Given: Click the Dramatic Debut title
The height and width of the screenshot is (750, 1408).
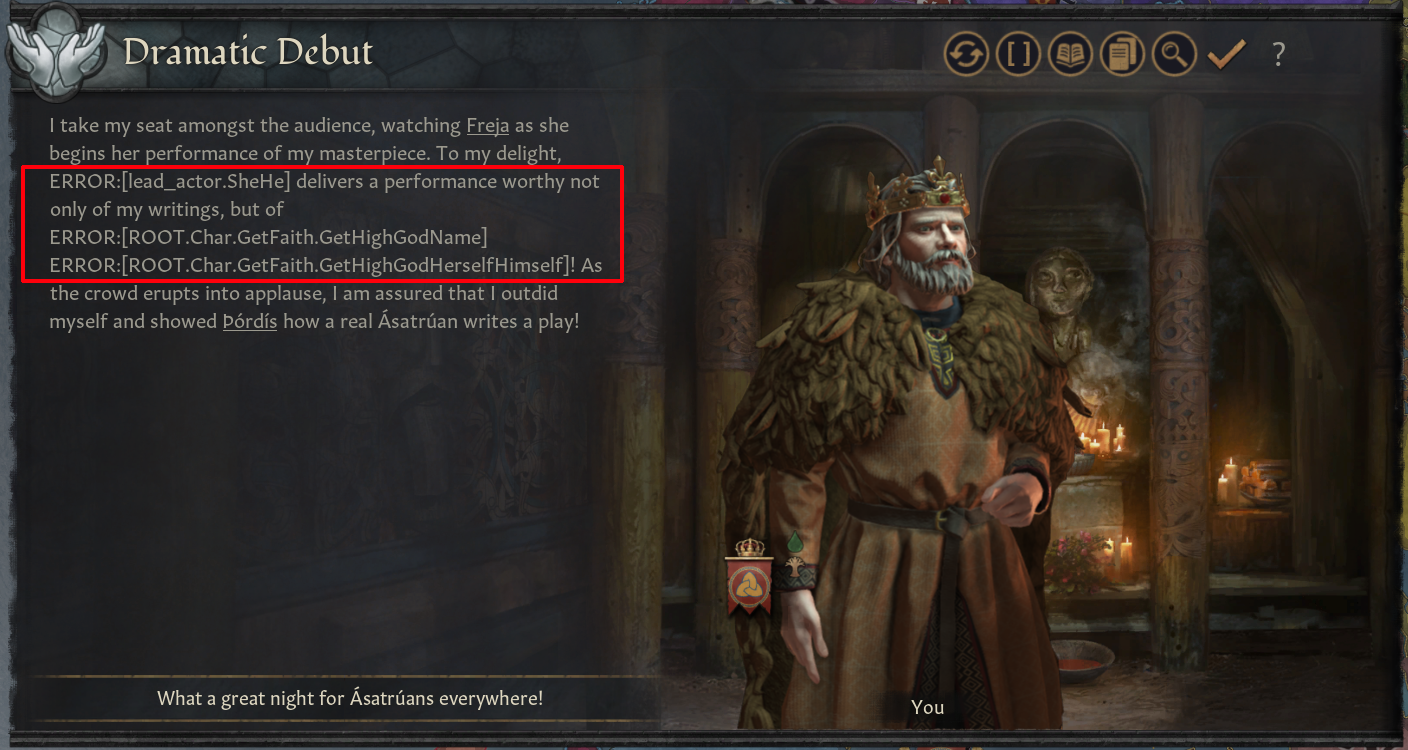Looking at the screenshot, I should pyautogui.click(x=250, y=53).
